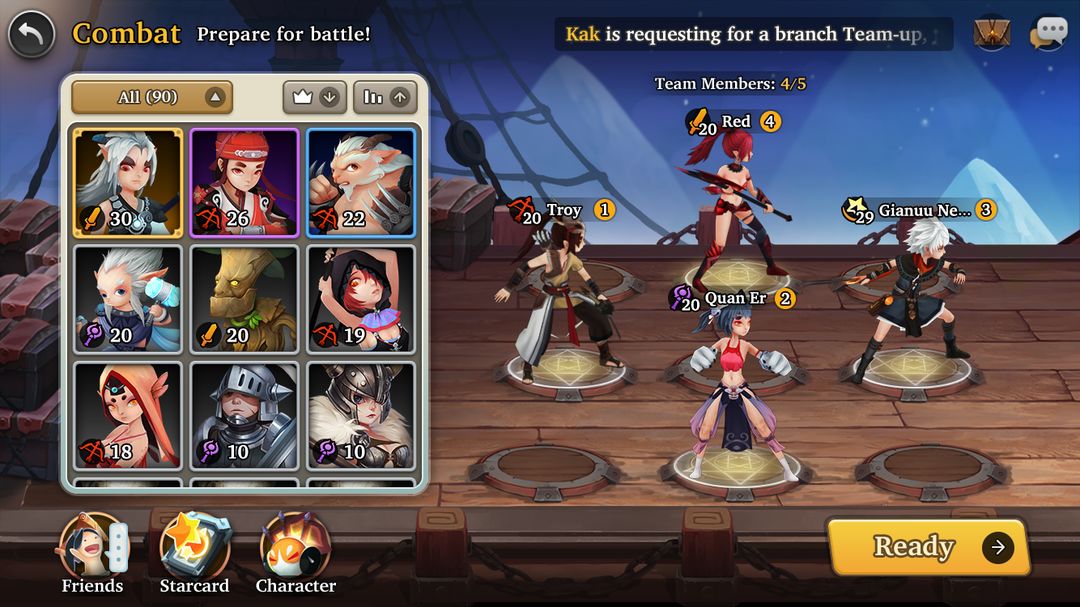The height and width of the screenshot is (607, 1080).
Task: Open the chat bubble icon
Action: [1048, 33]
